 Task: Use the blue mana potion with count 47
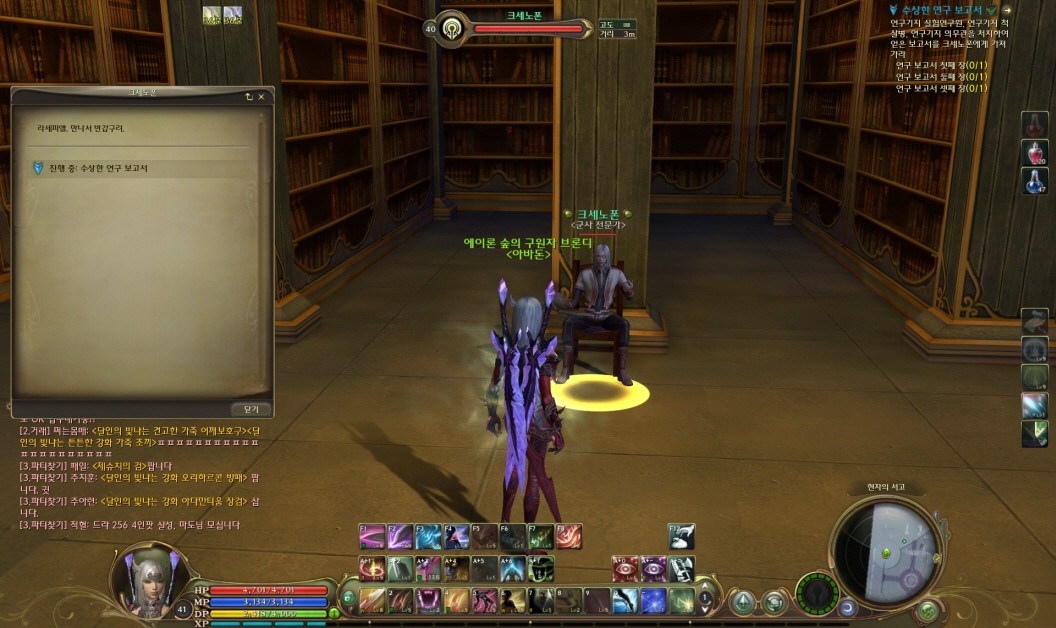tap(1034, 180)
